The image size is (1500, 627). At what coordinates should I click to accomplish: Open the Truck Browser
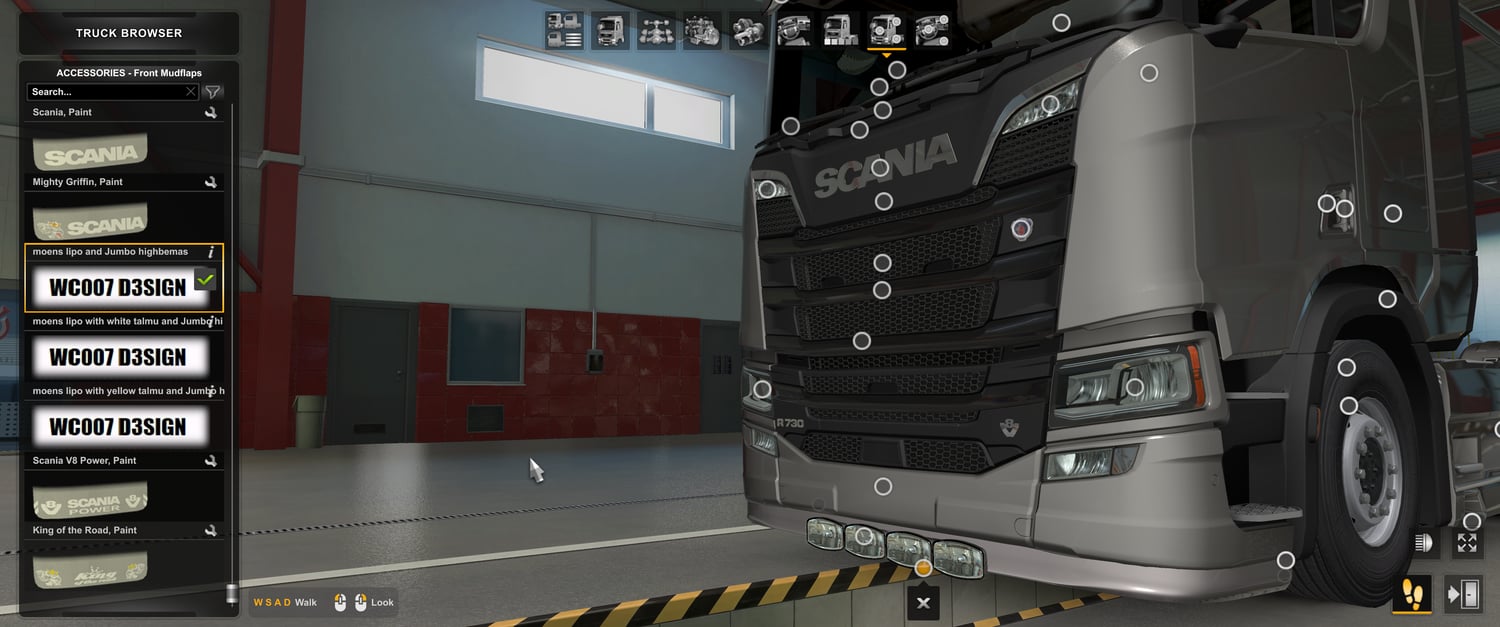129,33
